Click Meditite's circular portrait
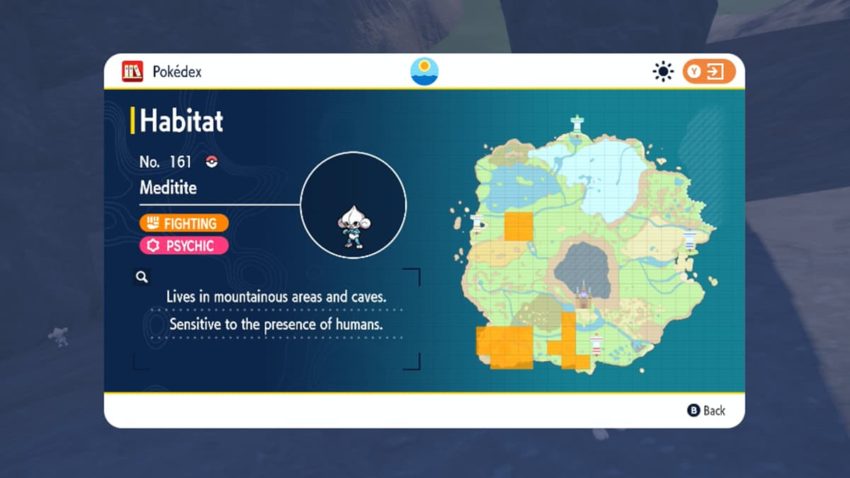850x478 pixels. pos(353,205)
